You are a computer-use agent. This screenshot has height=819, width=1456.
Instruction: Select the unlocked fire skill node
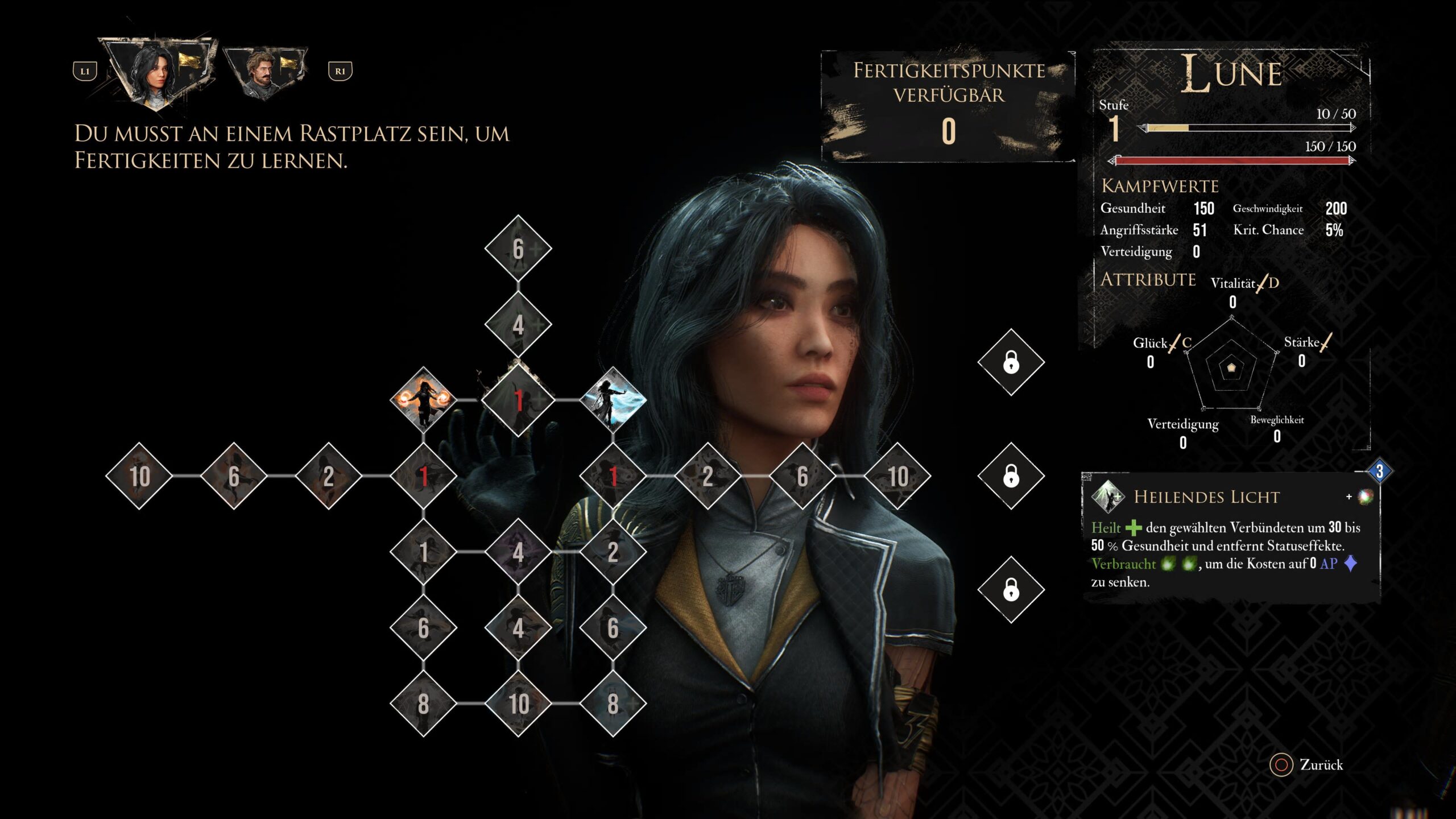423,400
